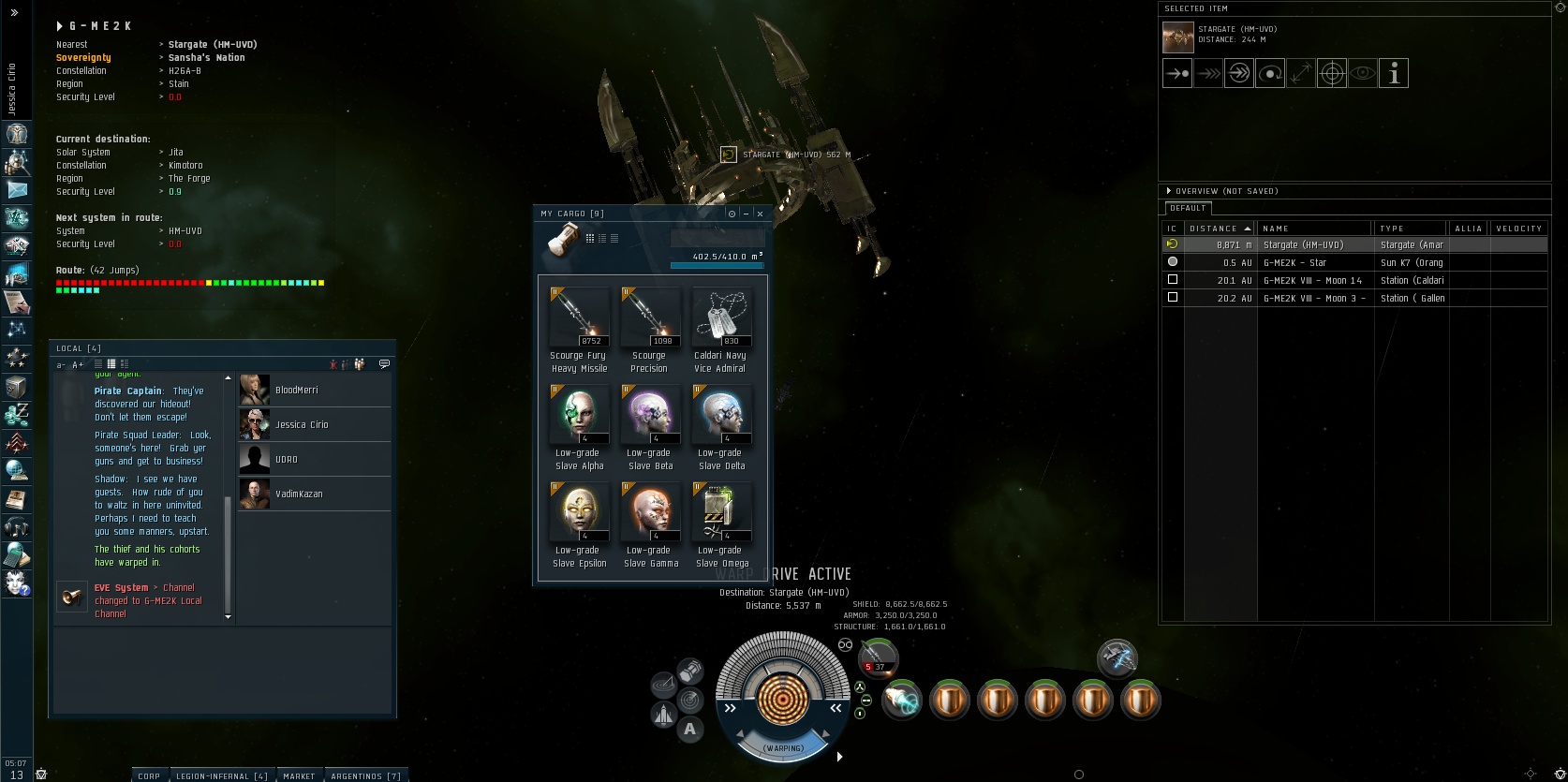Close the My Cargo window

[760, 214]
